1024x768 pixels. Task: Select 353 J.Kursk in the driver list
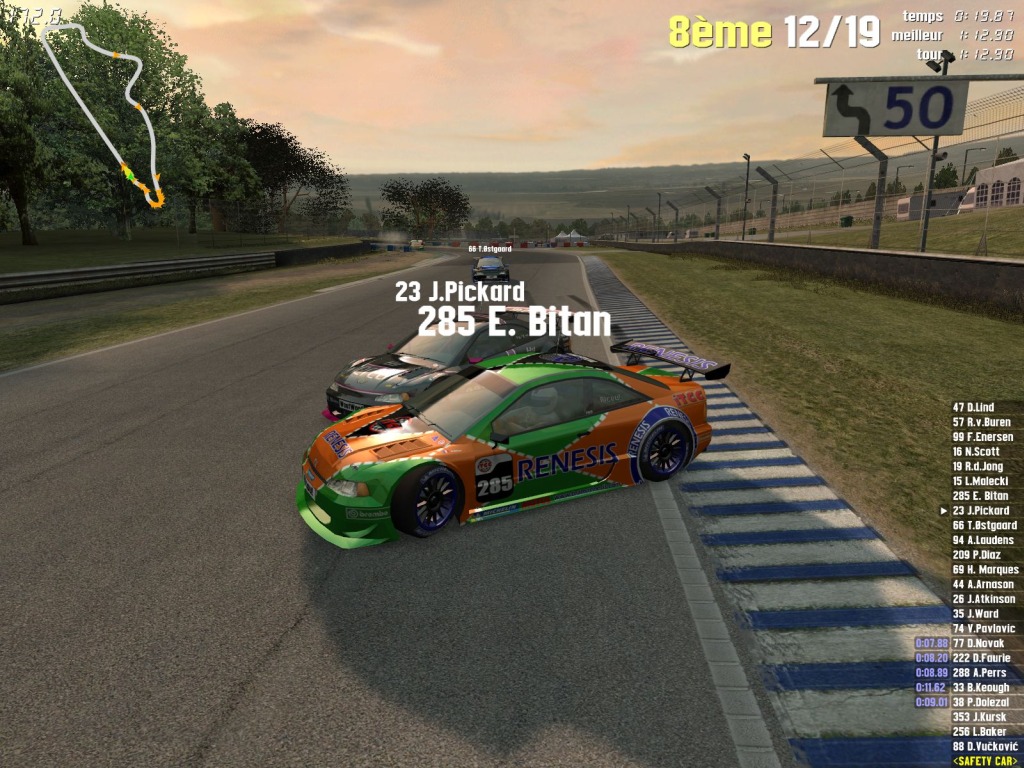(978, 717)
